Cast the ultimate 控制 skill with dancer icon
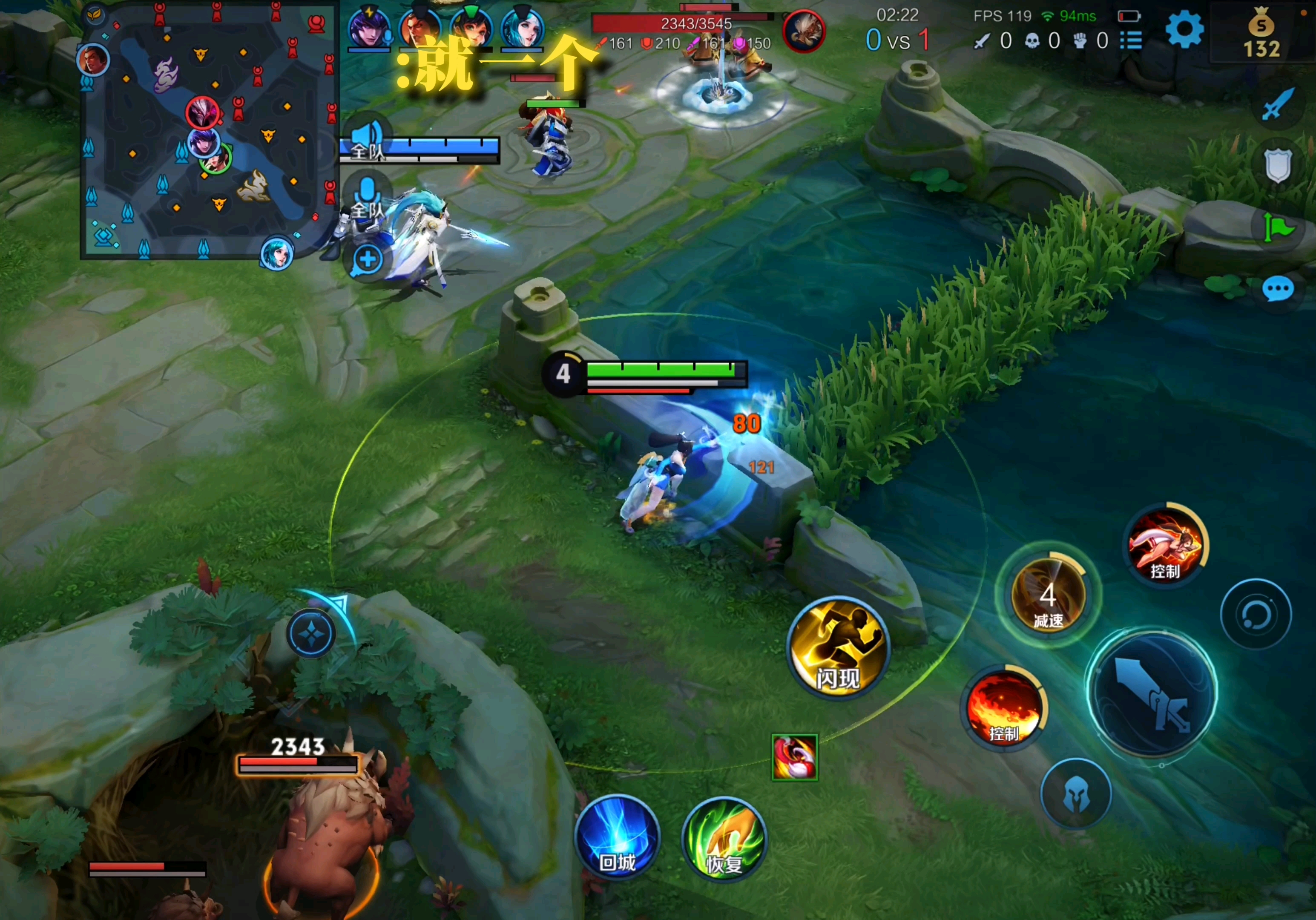The width and height of the screenshot is (1316, 920). coord(1166,545)
